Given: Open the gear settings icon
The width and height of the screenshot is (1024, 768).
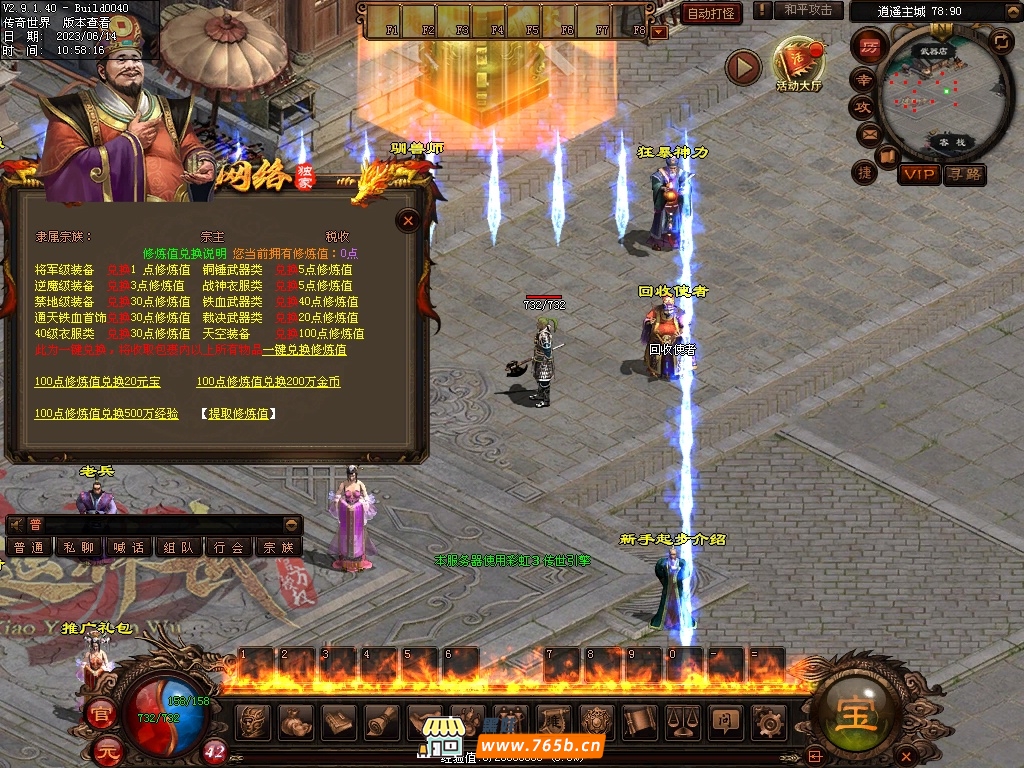Looking at the screenshot, I should [768, 720].
